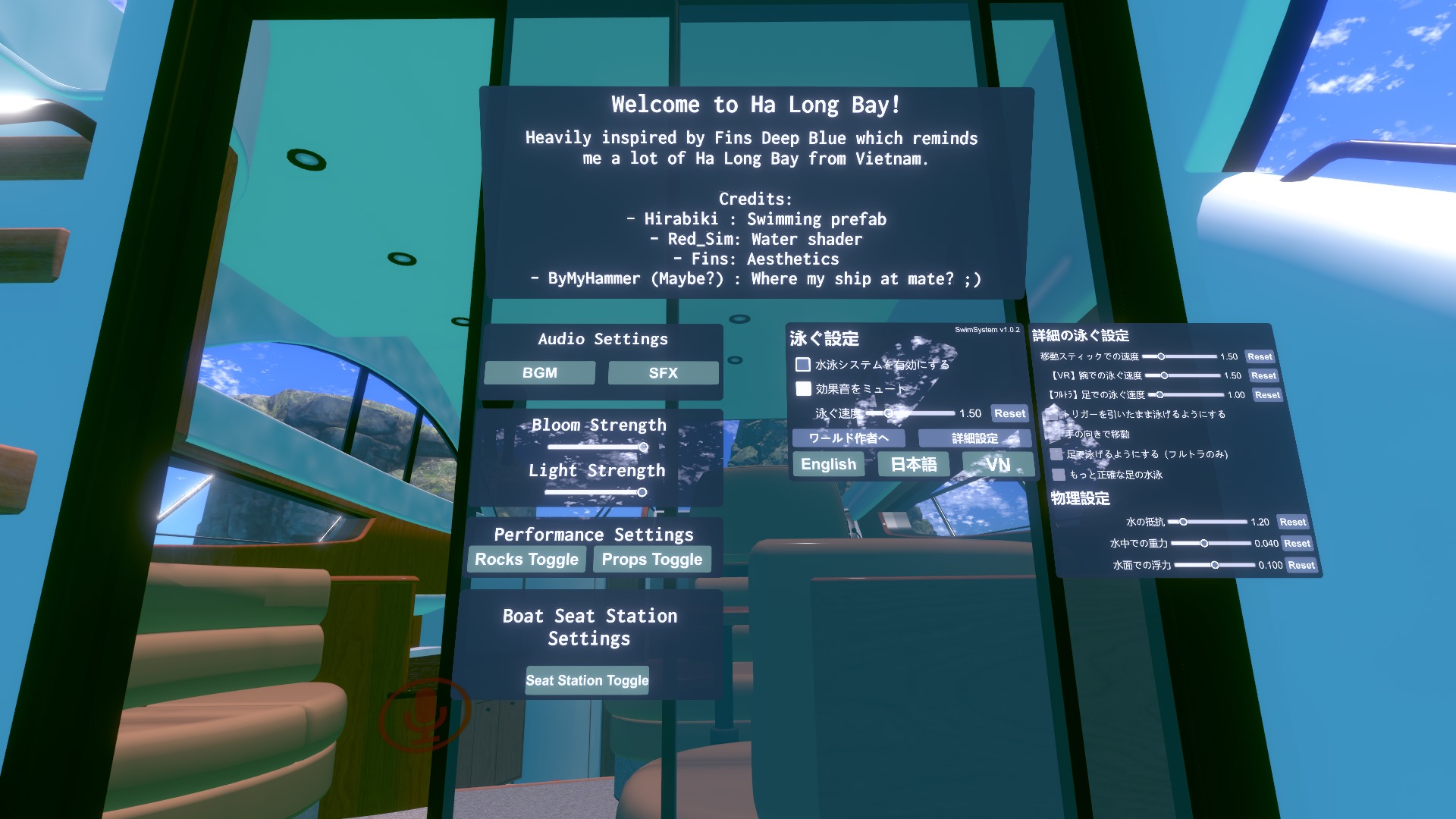Click the ワールド作者へ button
Viewport: 1456px width, 819px height.
point(849,438)
